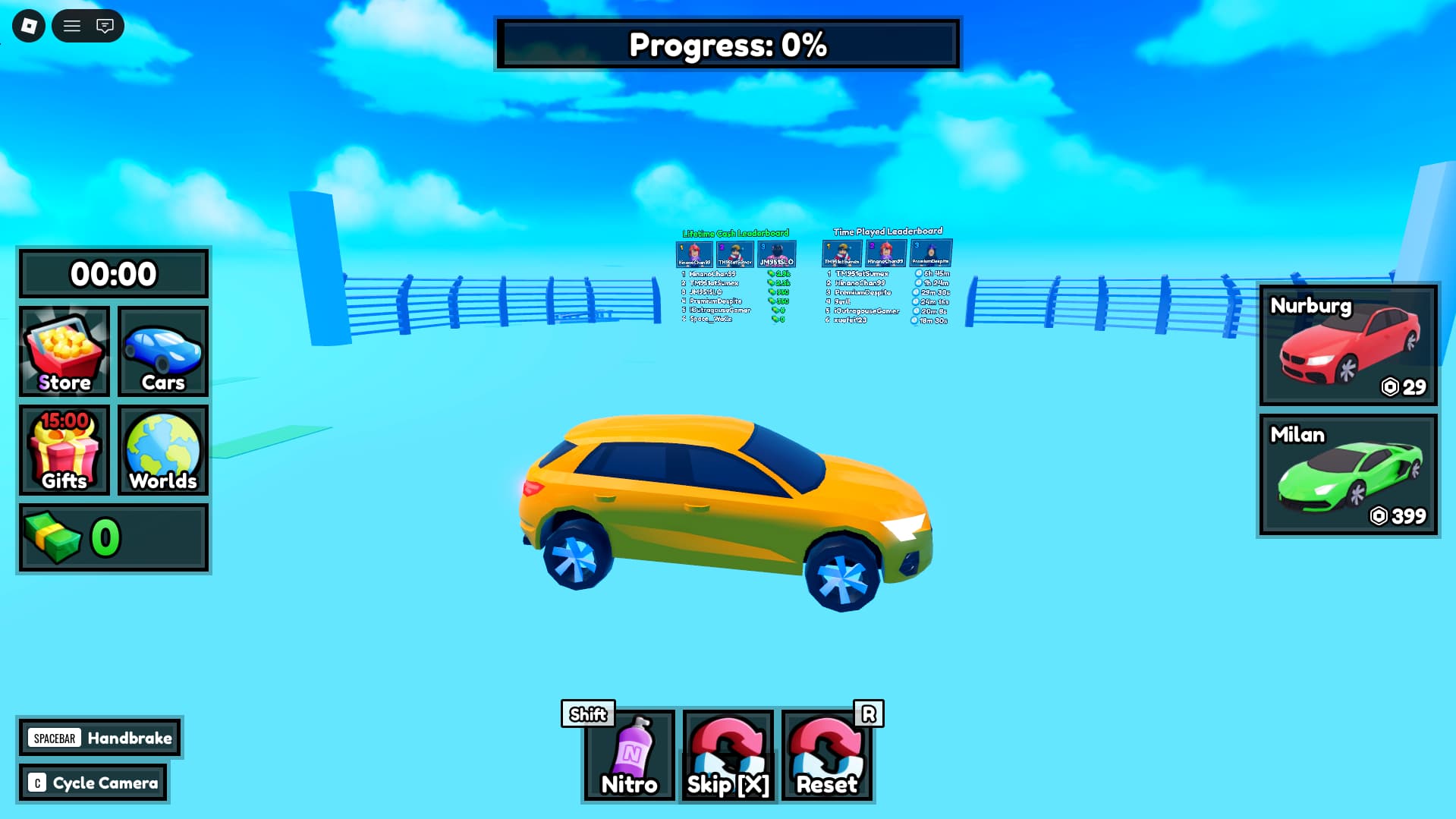
Task: Open the Cars garage
Action: point(163,351)
